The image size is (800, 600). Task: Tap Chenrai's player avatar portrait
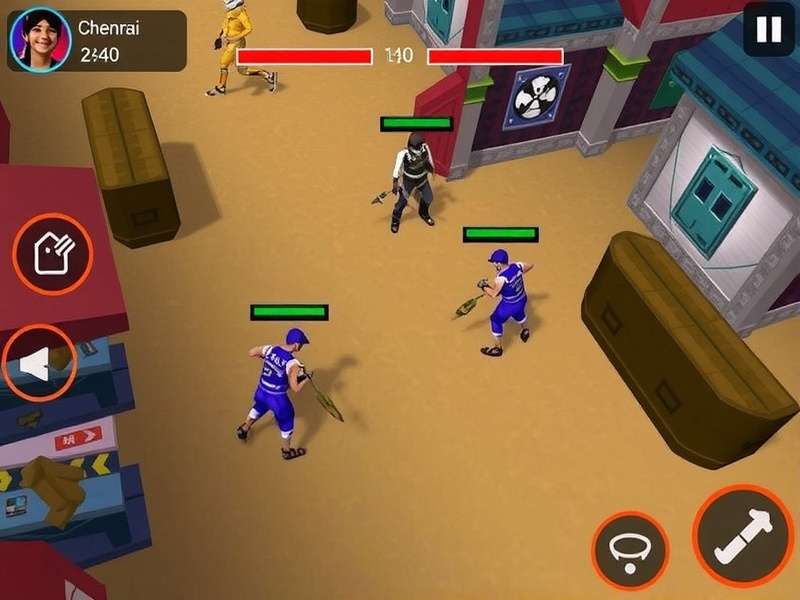pos(39,39)
